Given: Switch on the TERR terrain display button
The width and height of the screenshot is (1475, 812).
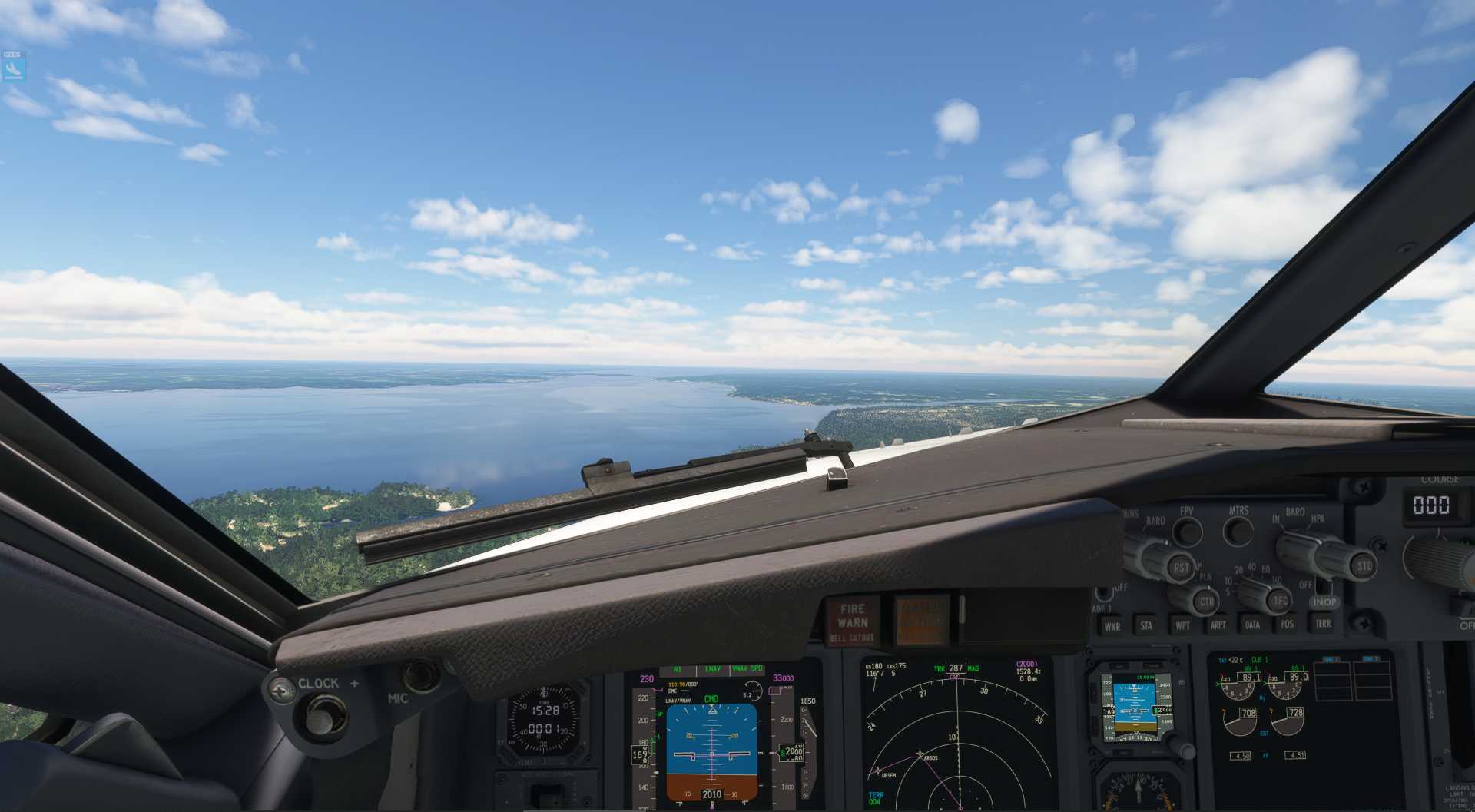Looking at the screenshot, I should [1323, 623].
